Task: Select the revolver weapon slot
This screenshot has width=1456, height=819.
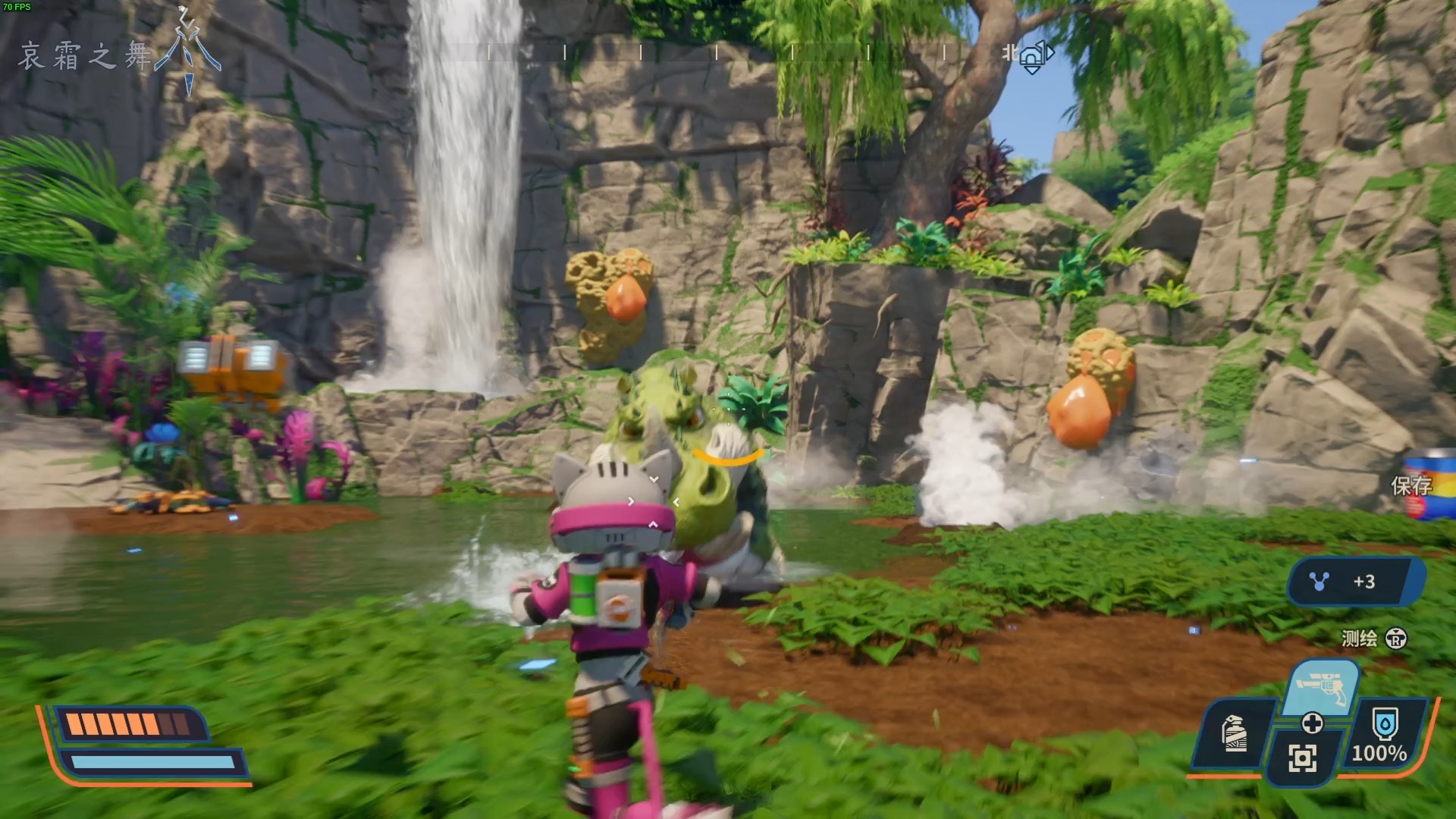Action: (1322, 688)
